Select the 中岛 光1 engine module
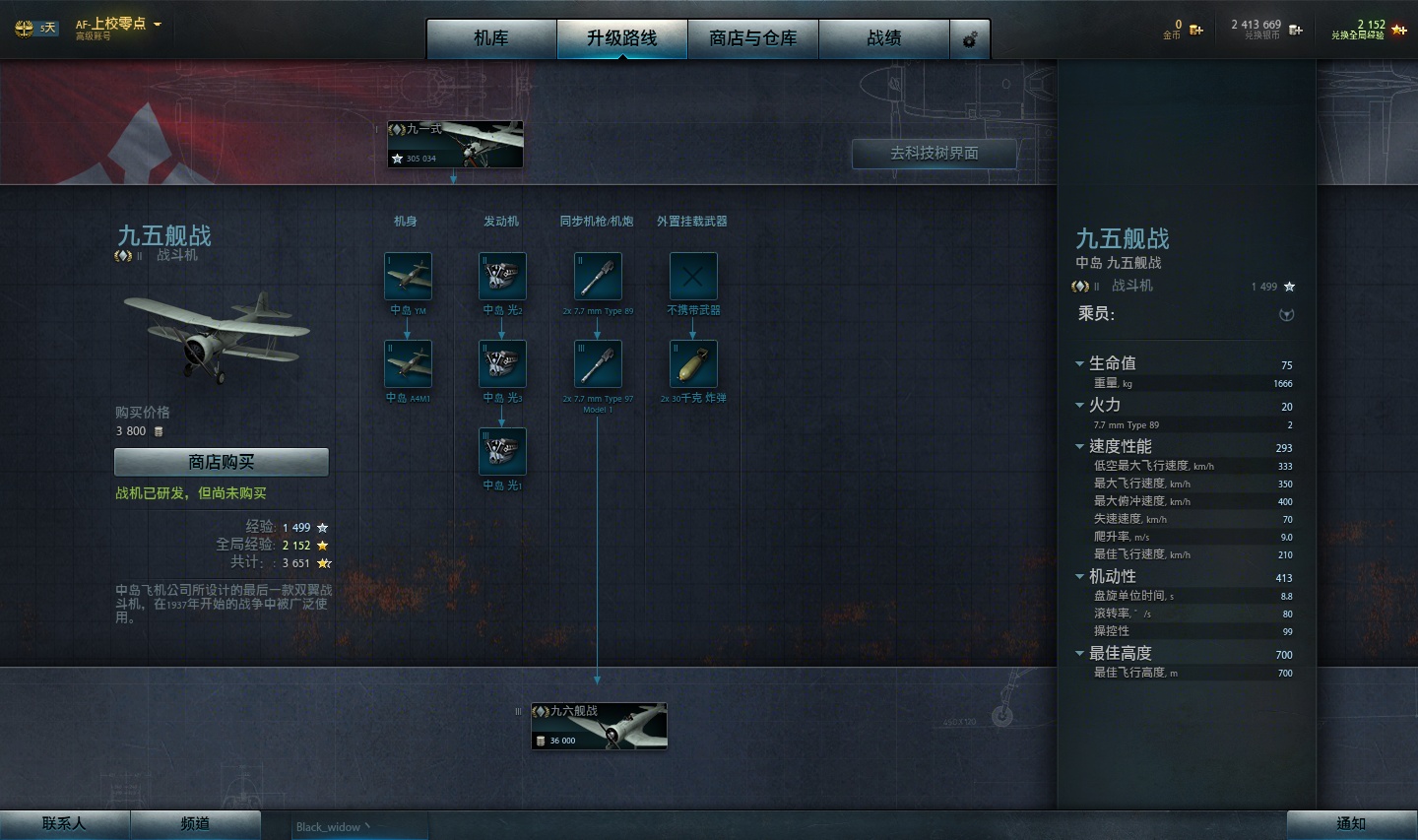 pos(500,452)
